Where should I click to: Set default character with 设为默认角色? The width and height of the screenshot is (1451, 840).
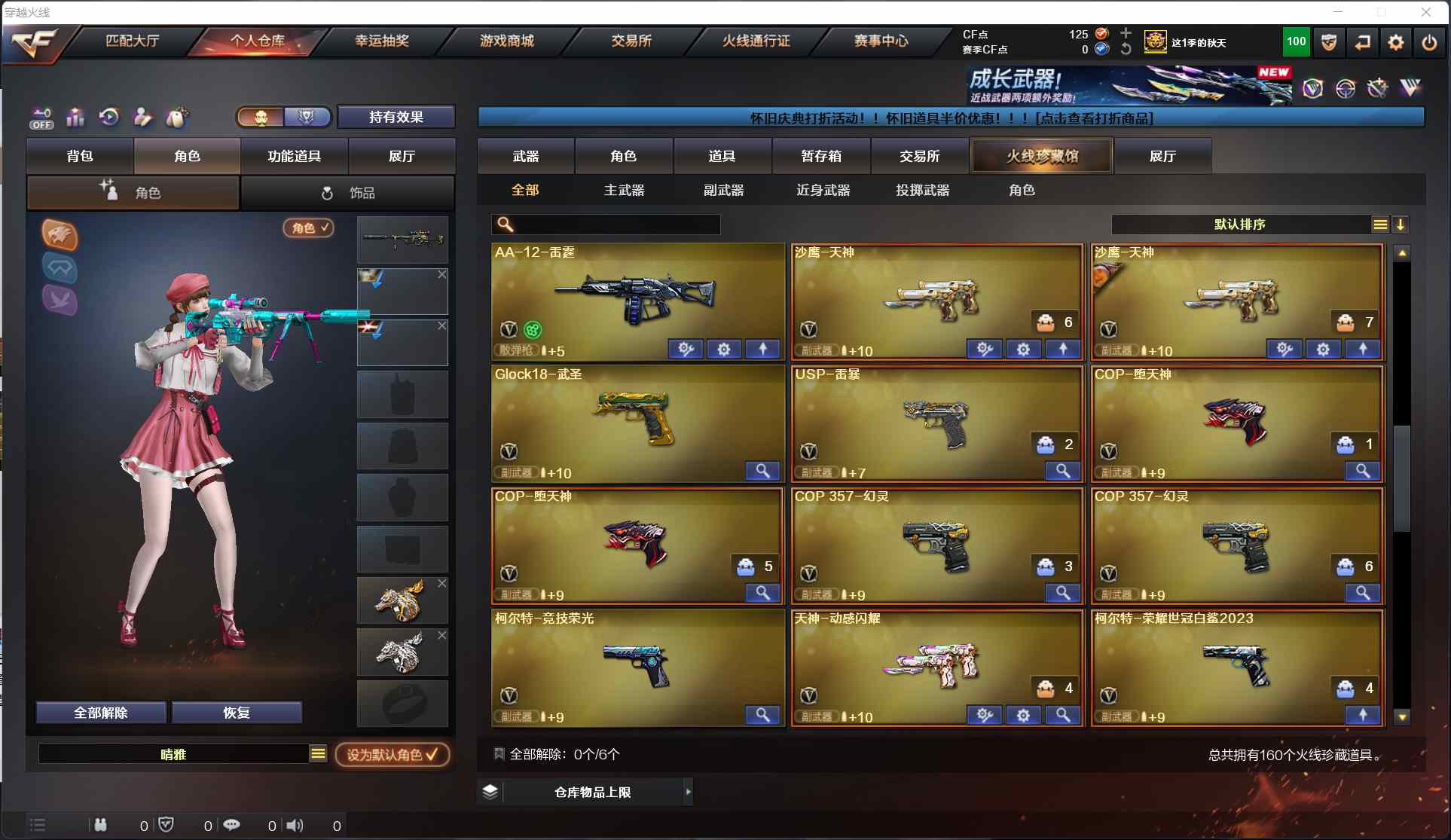pyautogui.click(x=392, y=754)
